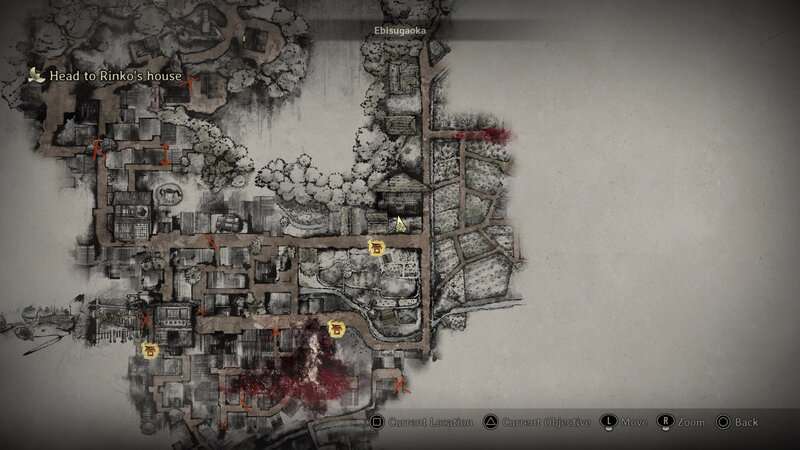Click the yellow player location arrow
This screenshot has width=800, height=450.
[x=400, y=224]
